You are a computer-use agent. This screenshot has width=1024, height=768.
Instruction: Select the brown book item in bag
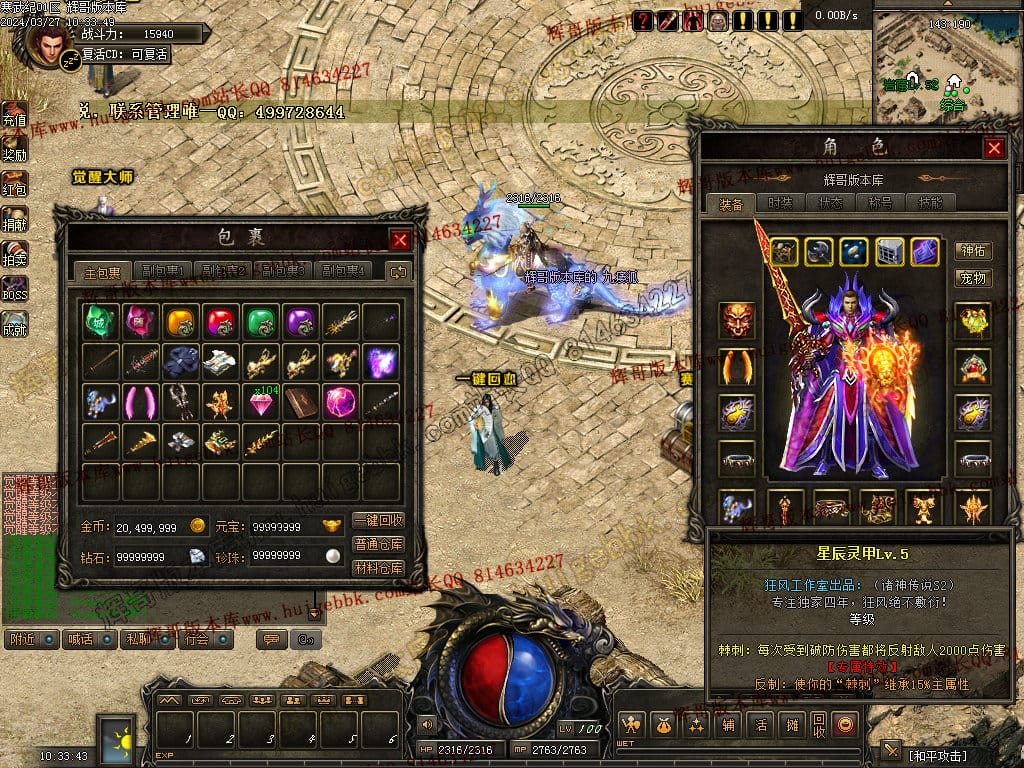pyautogui.click(x=301, y=402)
